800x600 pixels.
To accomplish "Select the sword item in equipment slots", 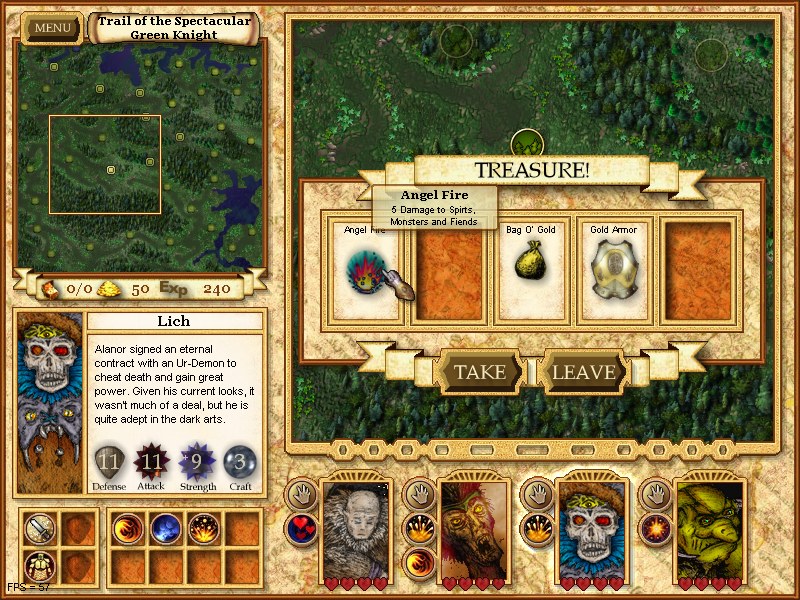I will pos(42,529).
